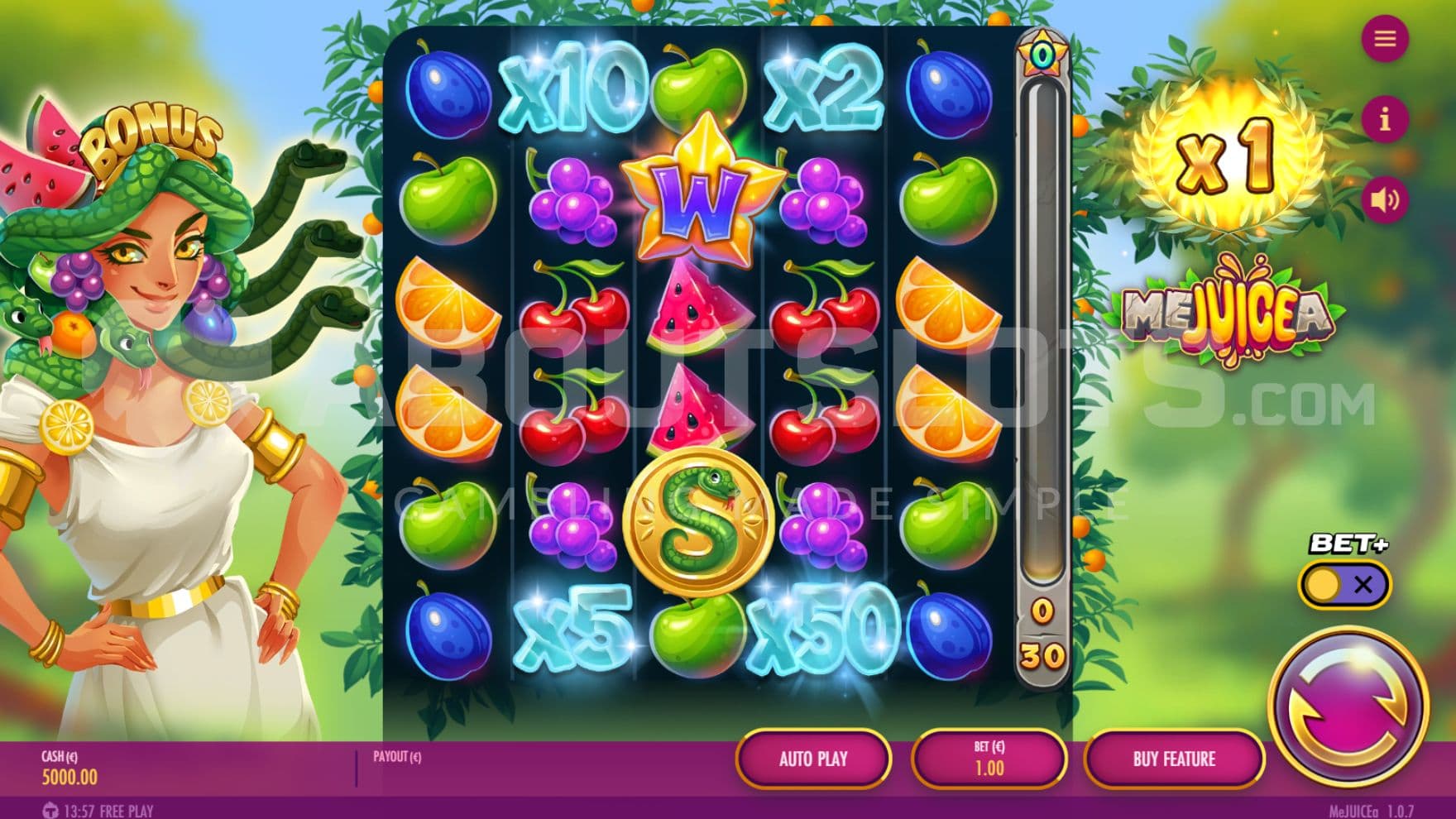Open the hamburger menu

(x=1385, y=39)
